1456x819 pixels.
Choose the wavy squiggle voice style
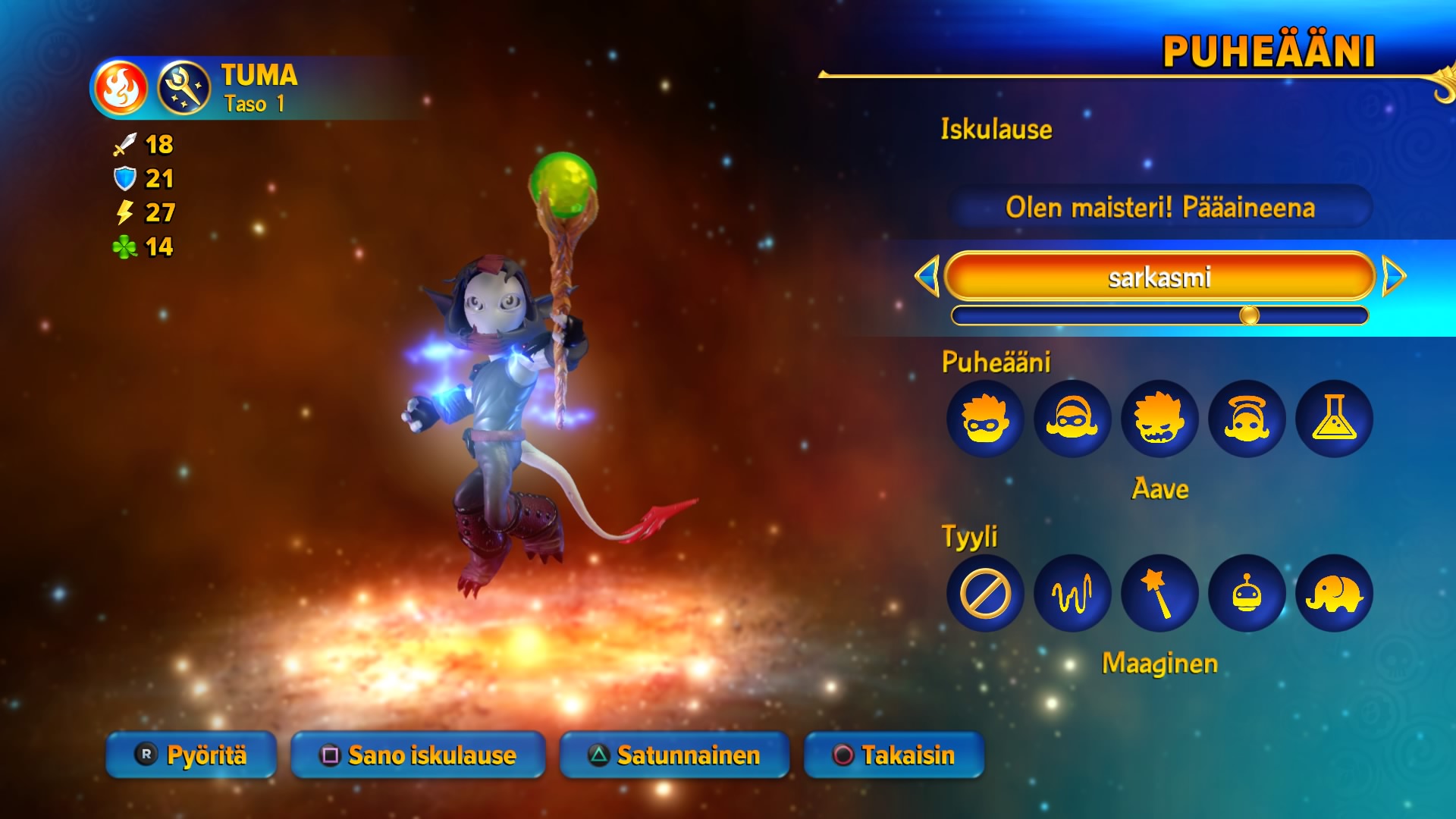click(1072, 594)
